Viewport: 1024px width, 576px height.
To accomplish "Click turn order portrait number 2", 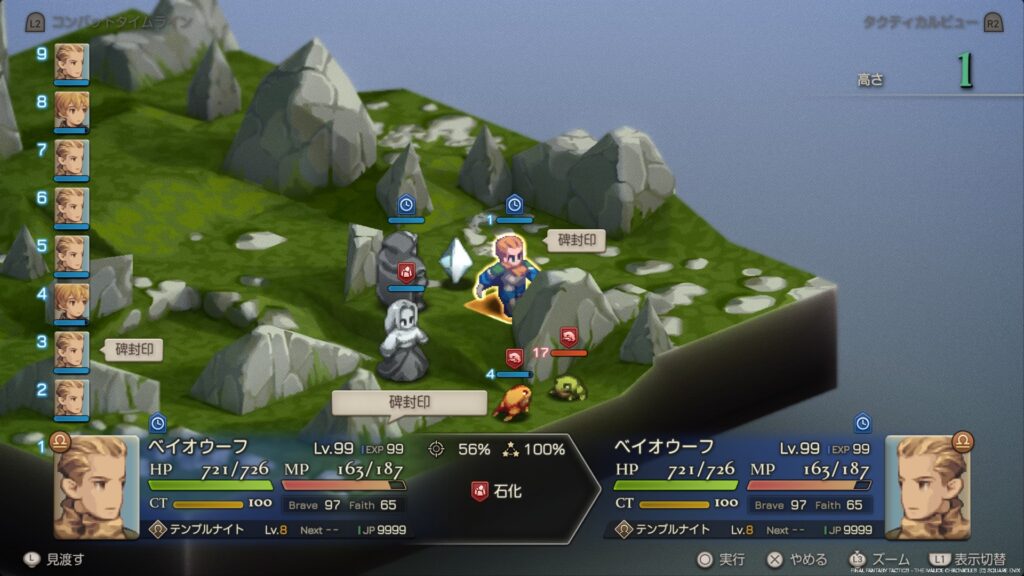I will (72, 396).
